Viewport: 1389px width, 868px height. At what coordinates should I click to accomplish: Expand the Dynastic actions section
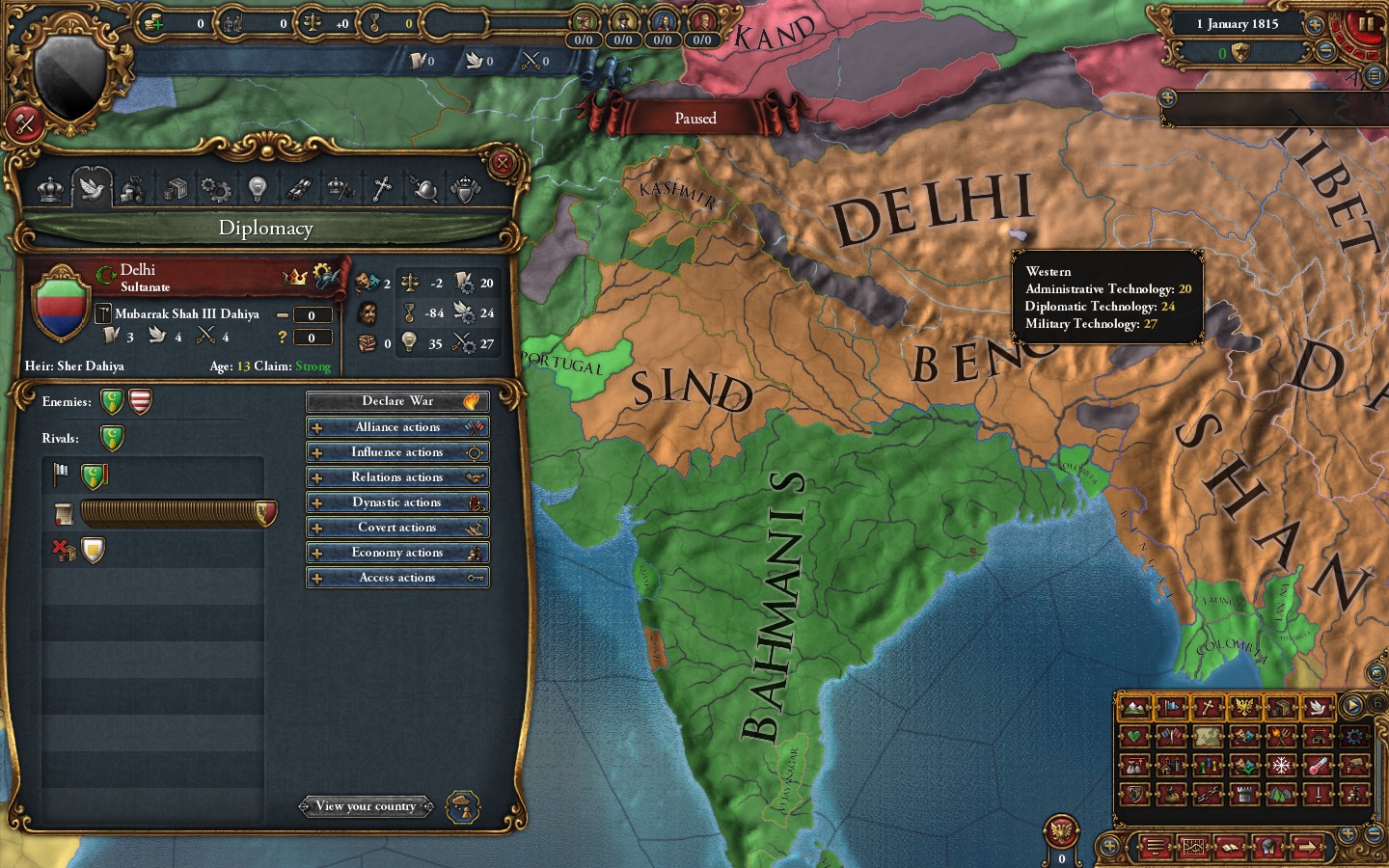397,502
